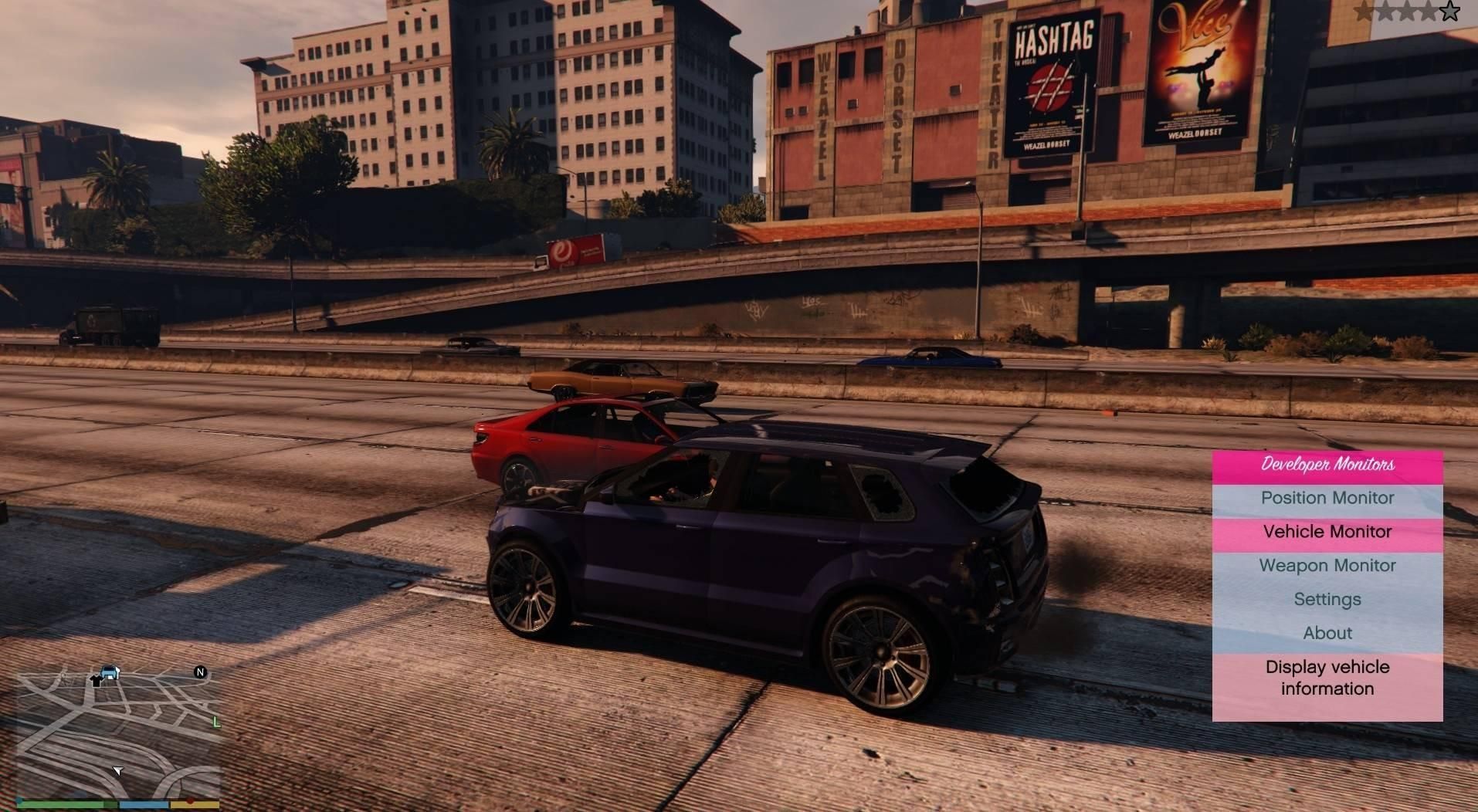Show the About entry
Image resolution: width=1478 pixels, height=812 pixels.
pyautogui.click(x=1327, y=634)
